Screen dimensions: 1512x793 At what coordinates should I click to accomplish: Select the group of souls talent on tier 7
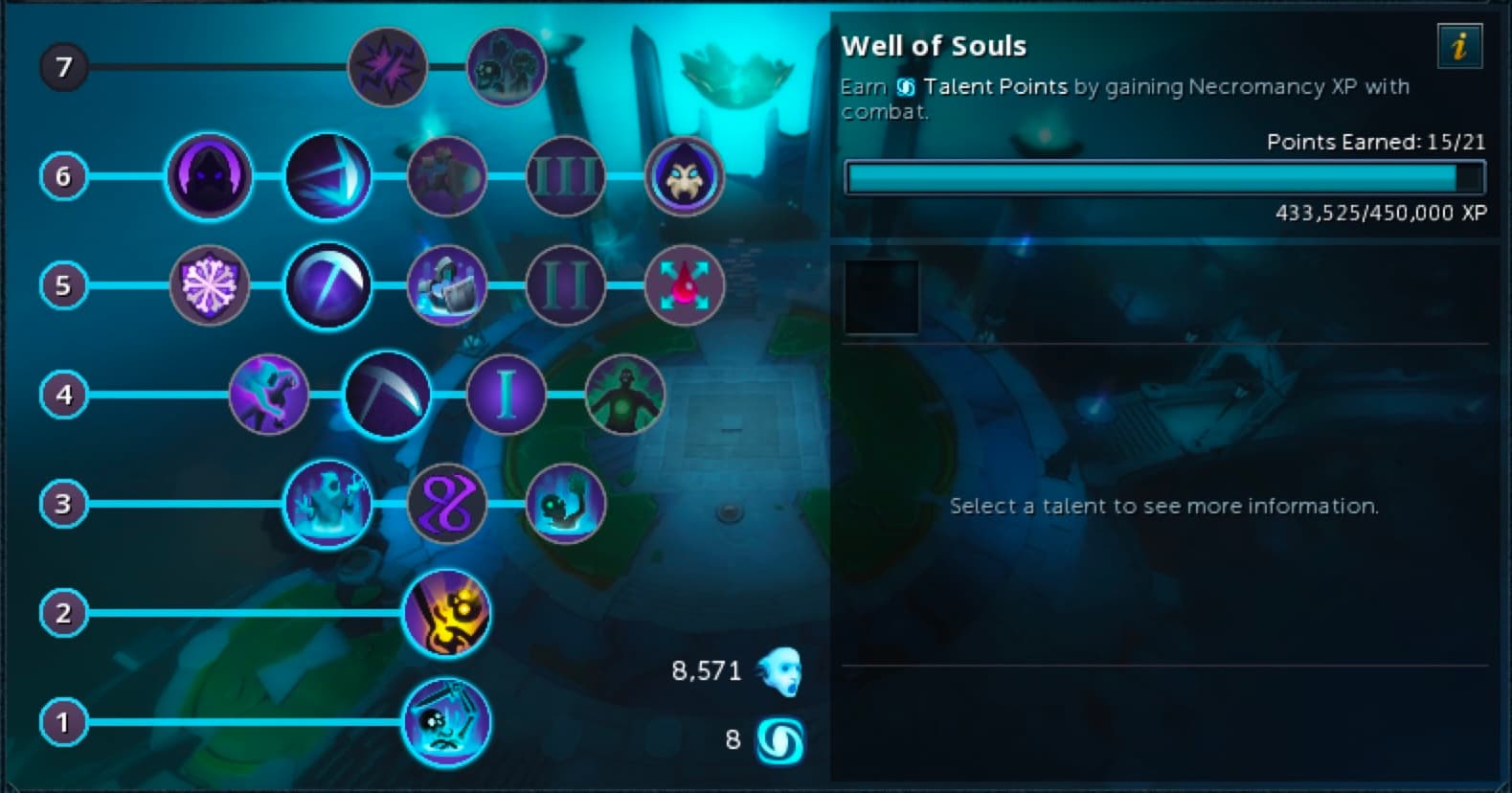(506, 67)
